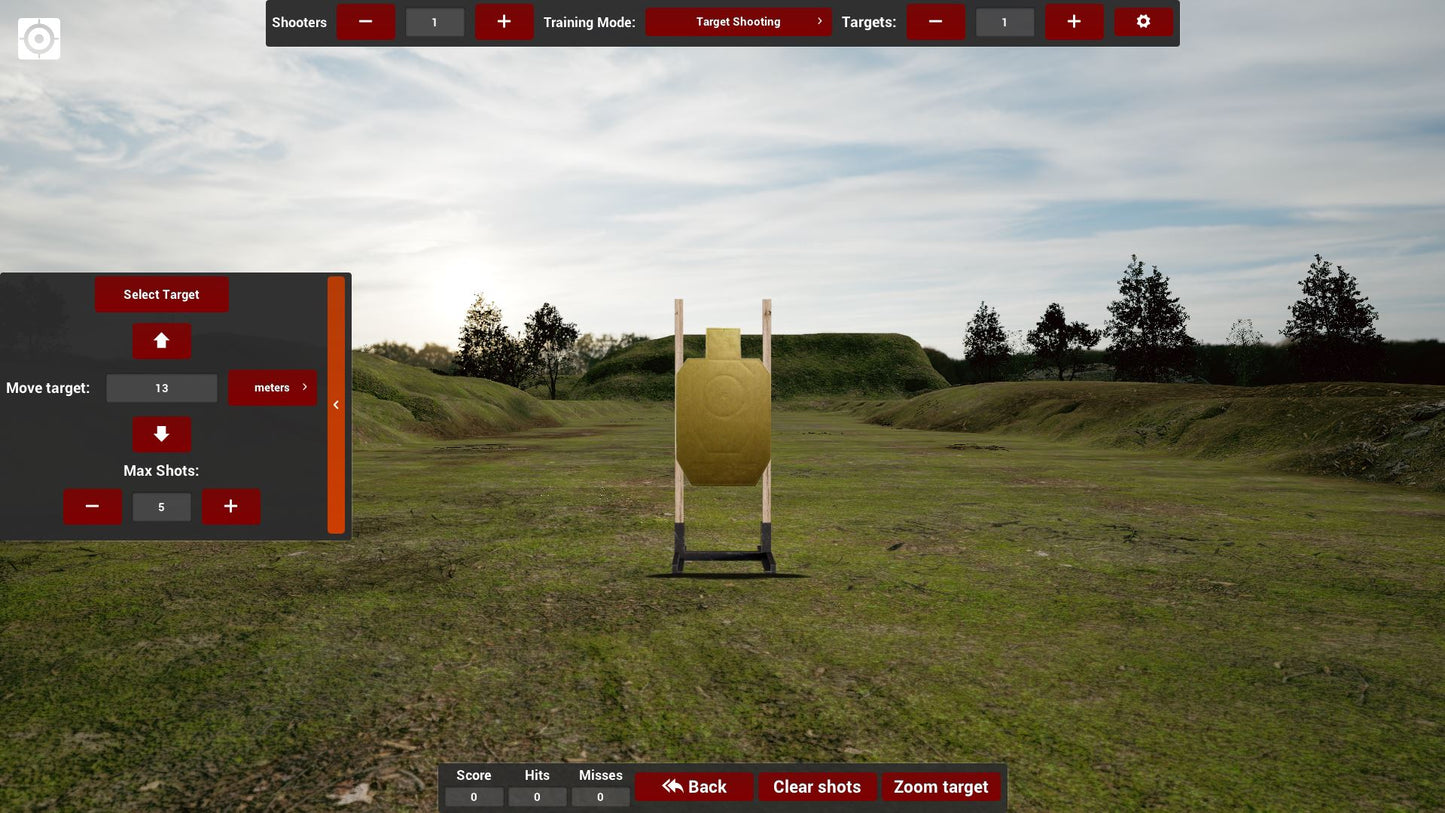The width and height of the screenshot is (1445, 813).
Task: Click the settings gear in the top bar
Action: pyautogui.click(x=1143, y=21)
